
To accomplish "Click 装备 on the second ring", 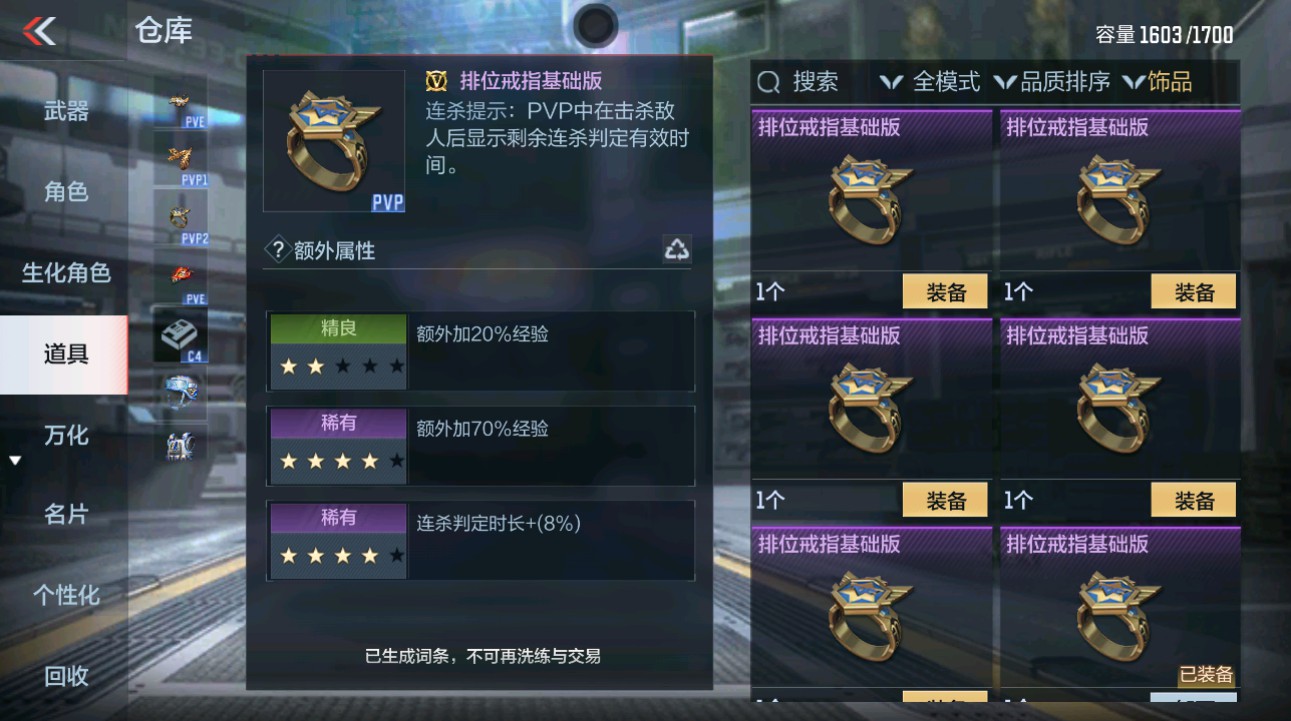I will [x=1192, y=291].
